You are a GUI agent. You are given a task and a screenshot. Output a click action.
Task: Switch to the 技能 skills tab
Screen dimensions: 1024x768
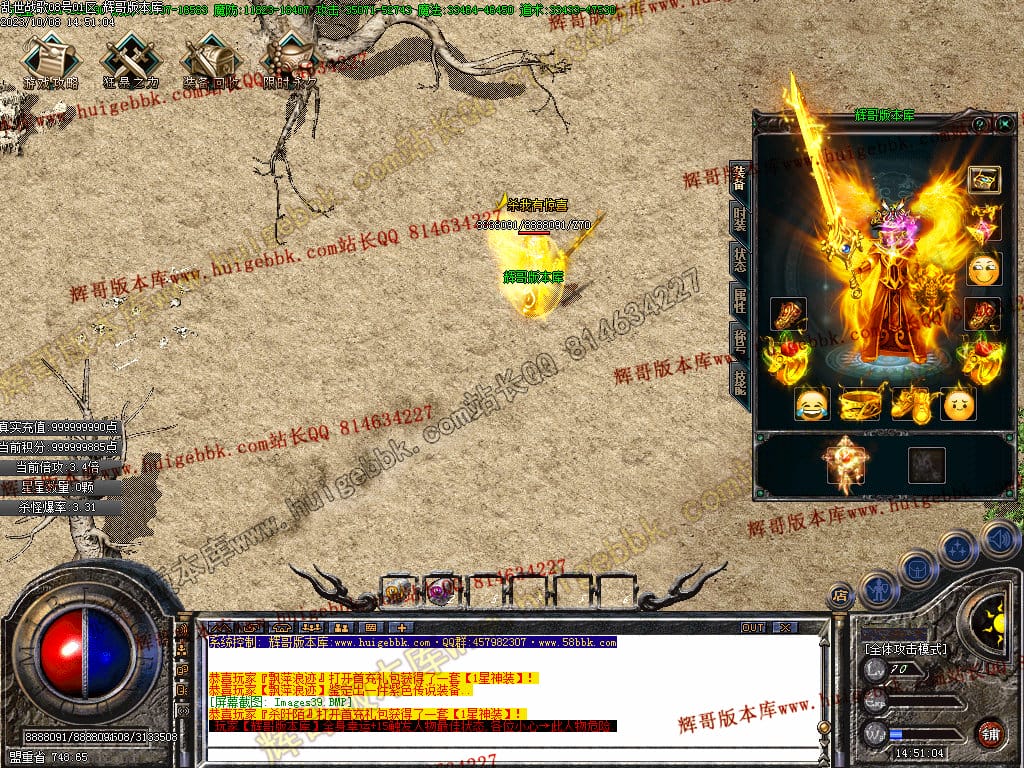tap(740, 381)
